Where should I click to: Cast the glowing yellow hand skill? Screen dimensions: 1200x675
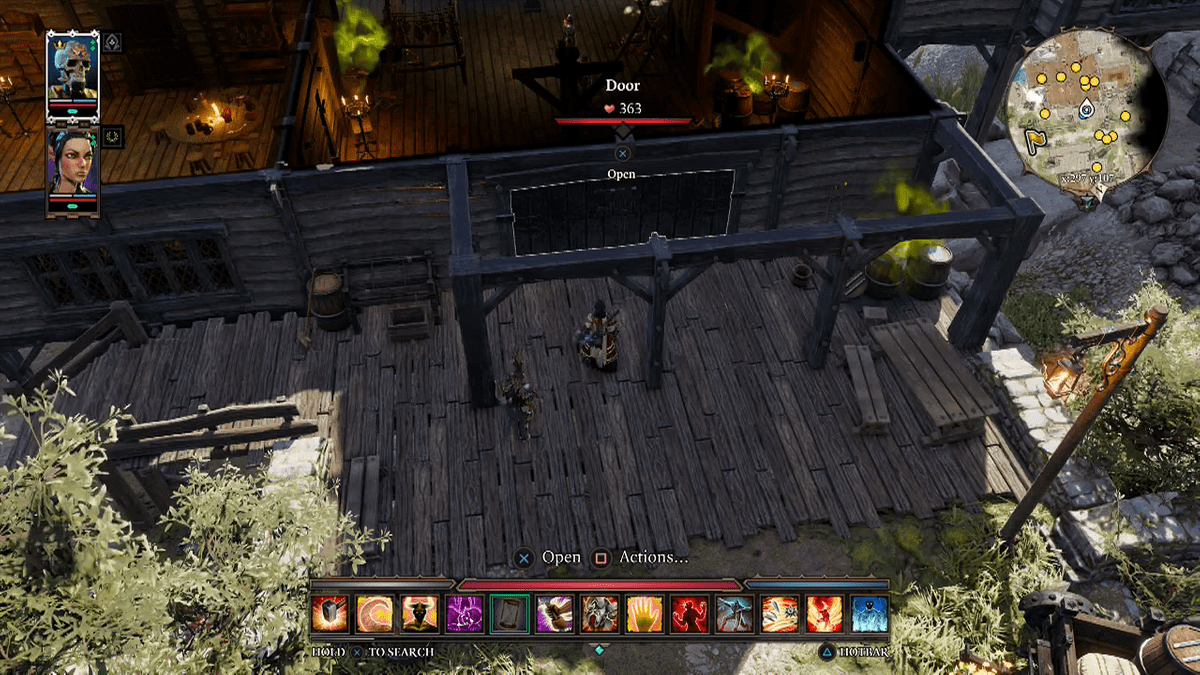pyautogui.click(x=644, y=614)
